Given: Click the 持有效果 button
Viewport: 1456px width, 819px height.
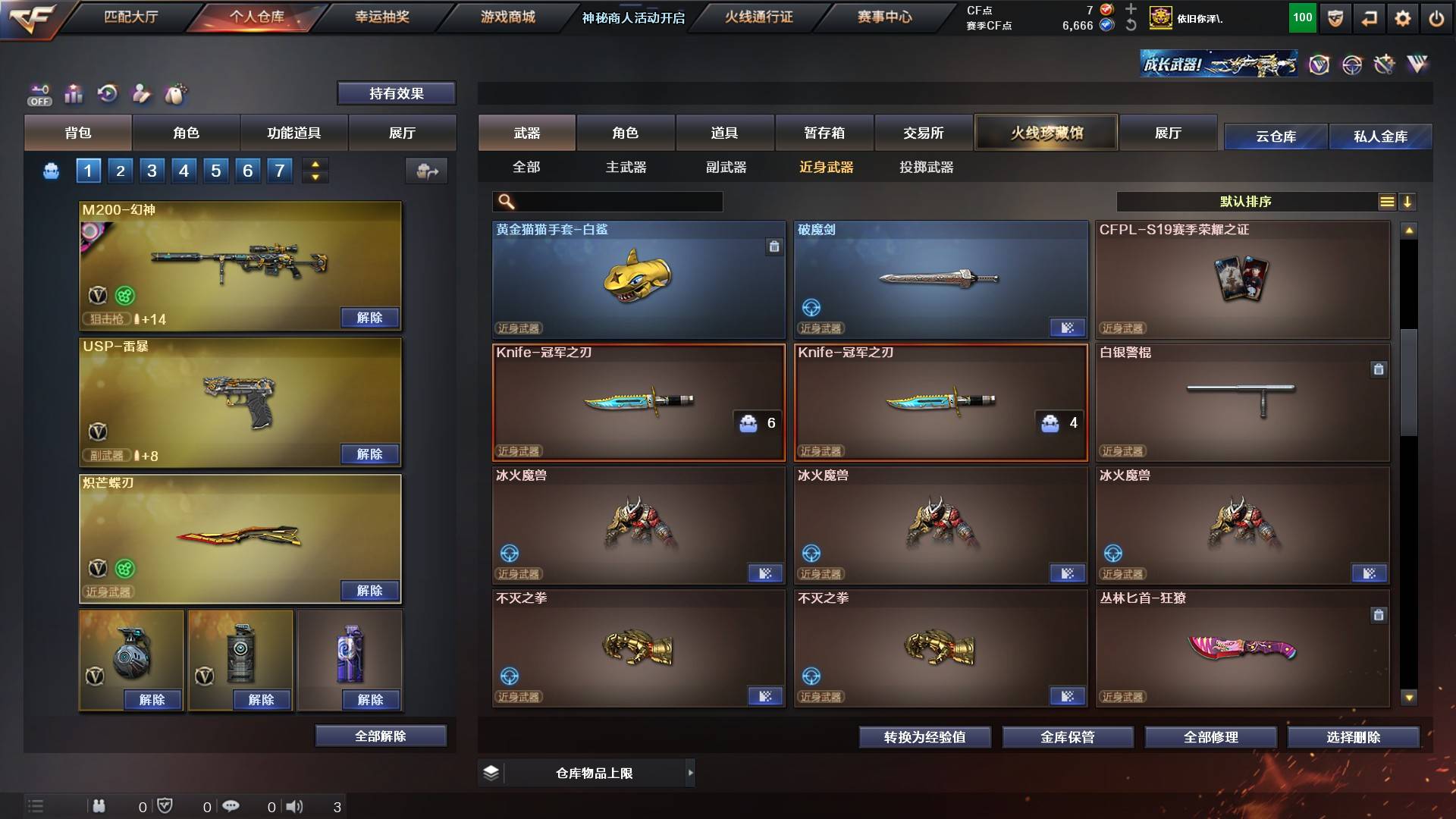Looking at the screenshot, I should coord(396,93).
